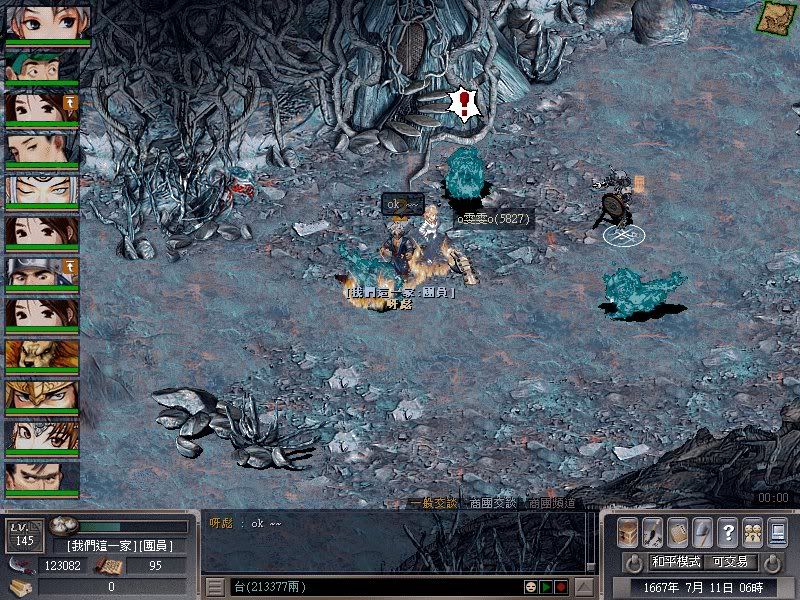
Task: Switch to the 商團頻道 channel tab
Action: coord(551,503)
